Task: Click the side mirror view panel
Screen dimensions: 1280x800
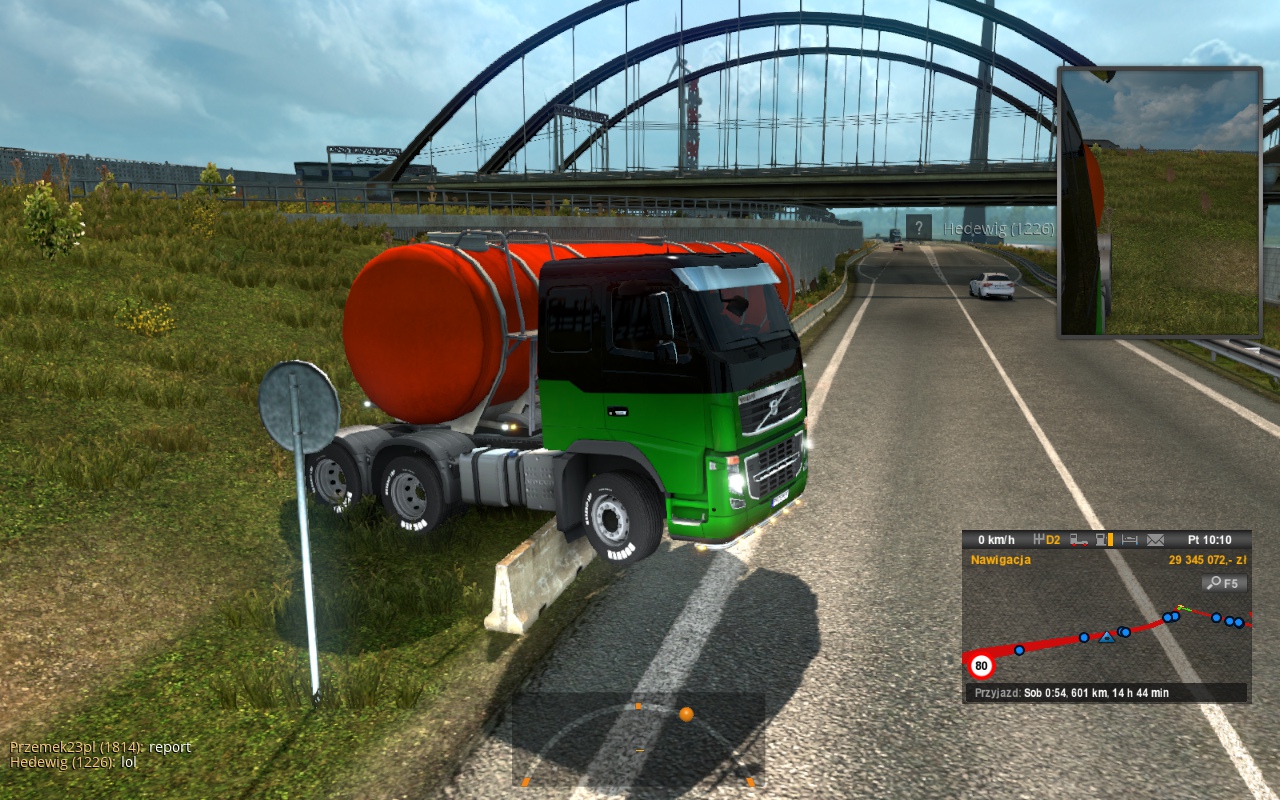Action: point(1160,202)
